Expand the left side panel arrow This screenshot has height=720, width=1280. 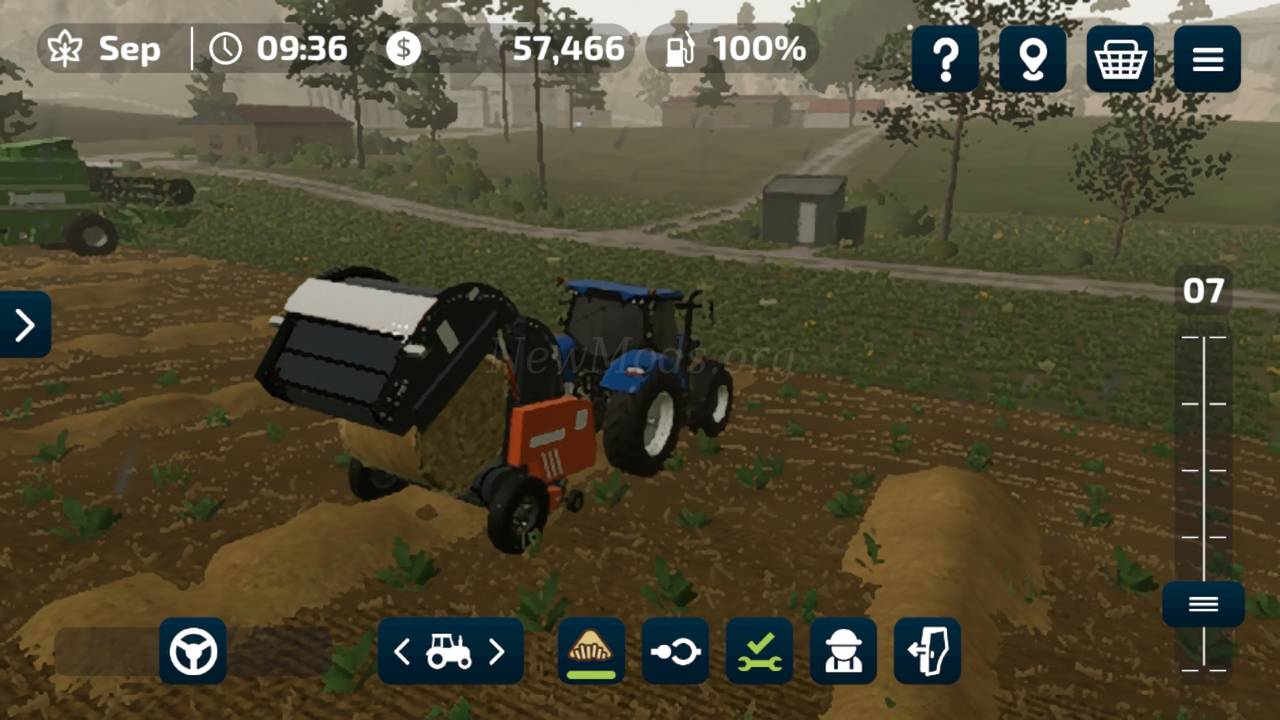pyautogui.click(x=25, y=324)
